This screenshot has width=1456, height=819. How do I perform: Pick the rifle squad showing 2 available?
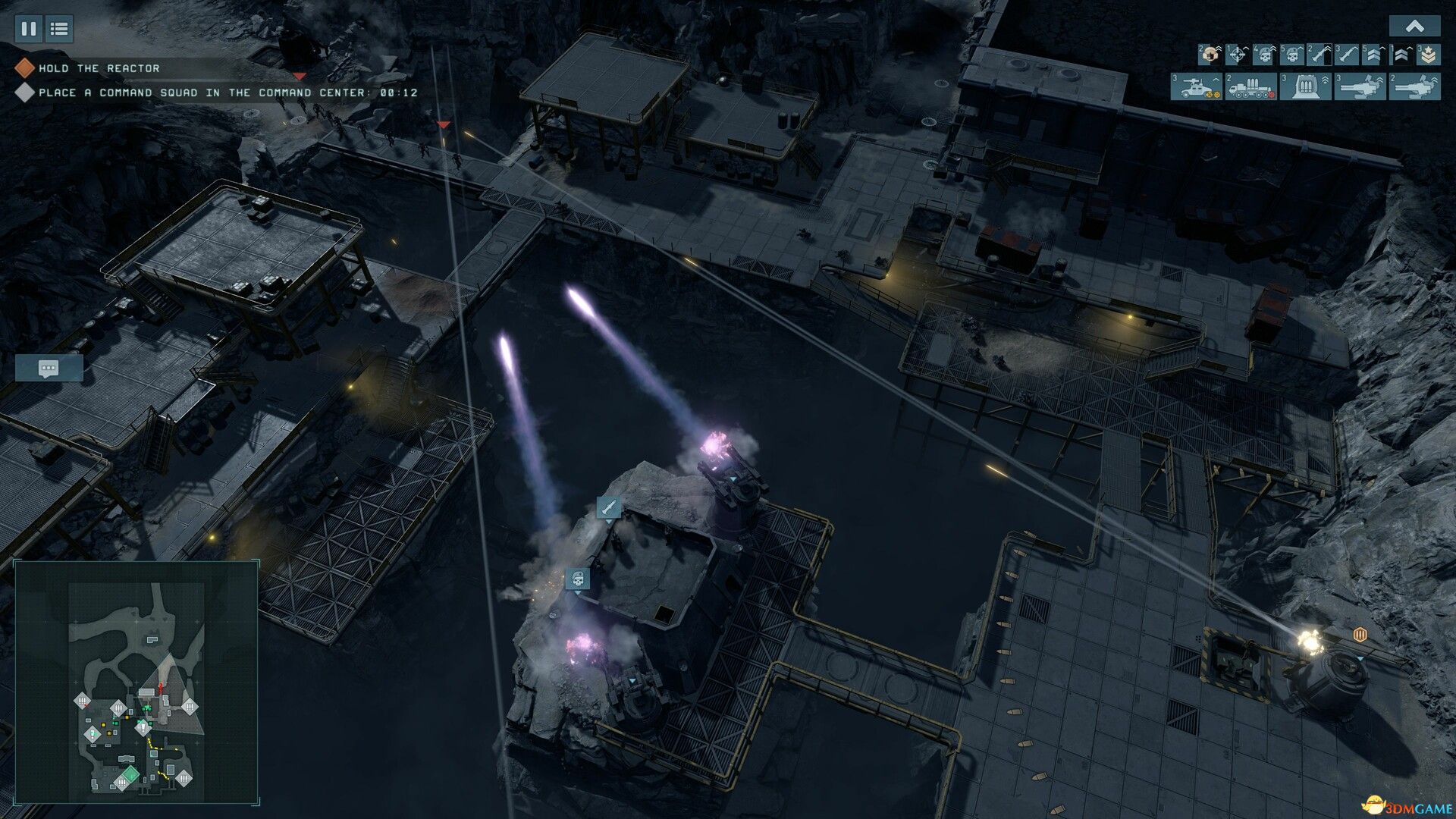(x=1320, y=55)
